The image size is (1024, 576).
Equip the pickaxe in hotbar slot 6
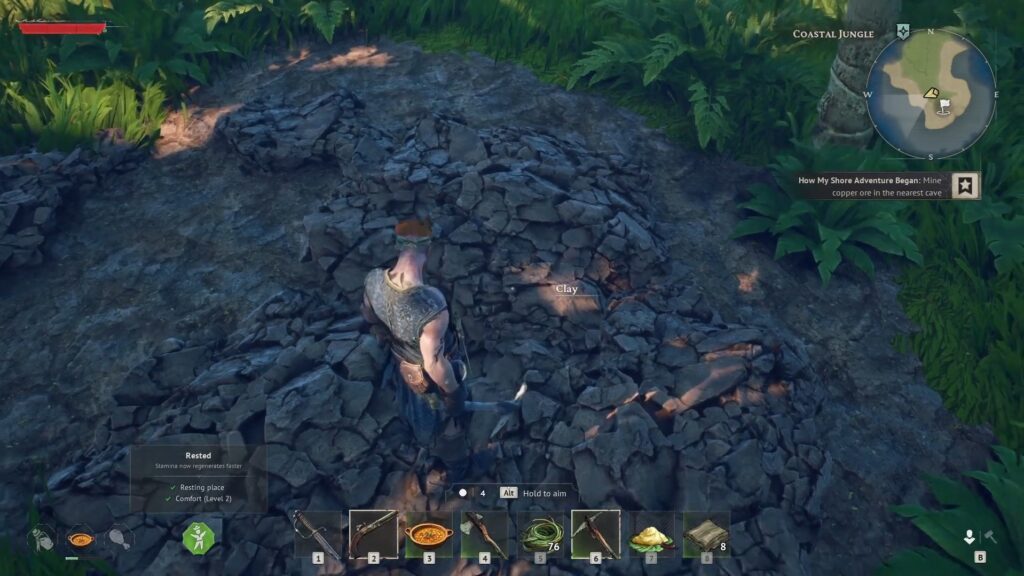595,533
